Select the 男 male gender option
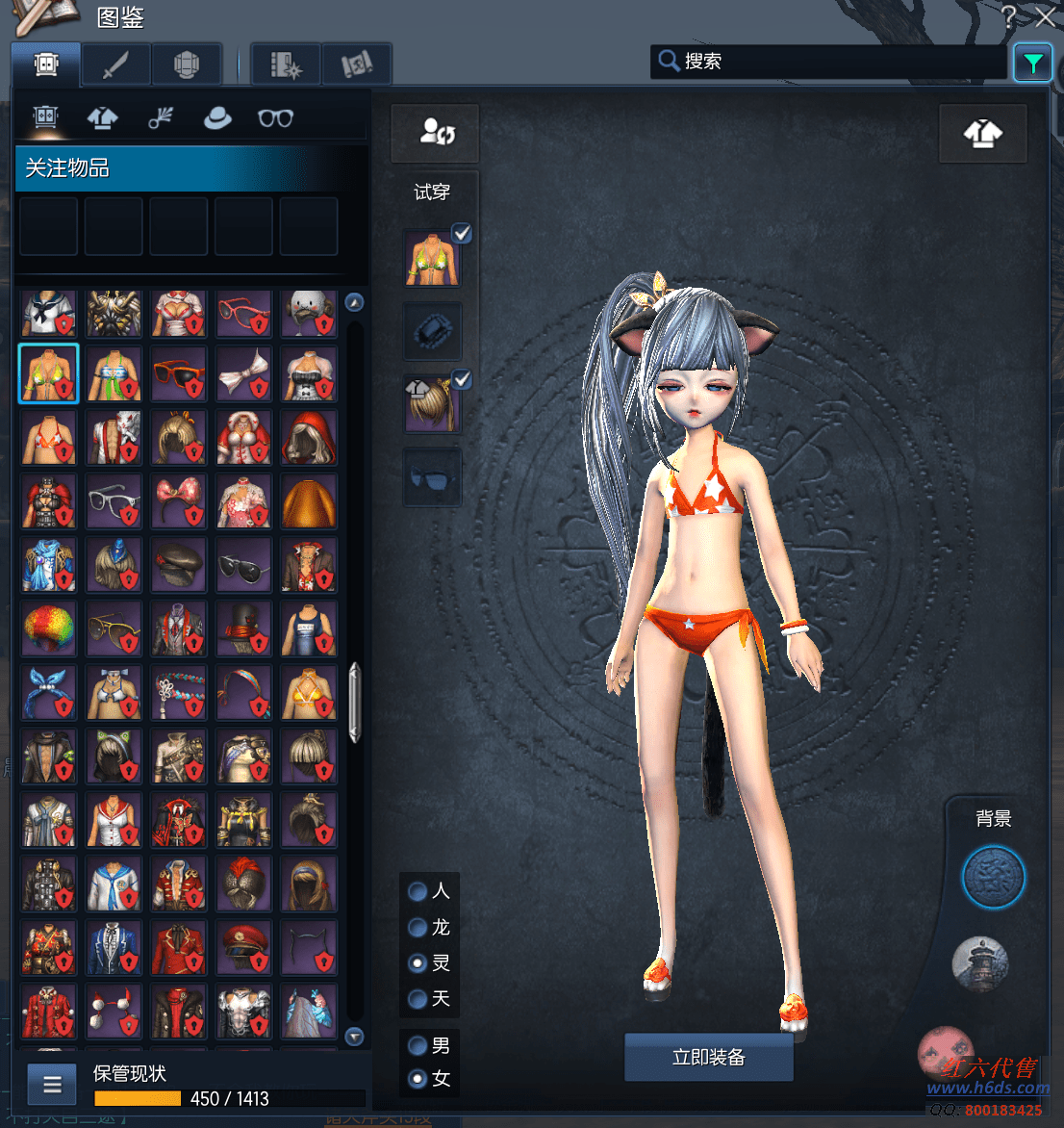1064x1128 pixels. 418,1045
